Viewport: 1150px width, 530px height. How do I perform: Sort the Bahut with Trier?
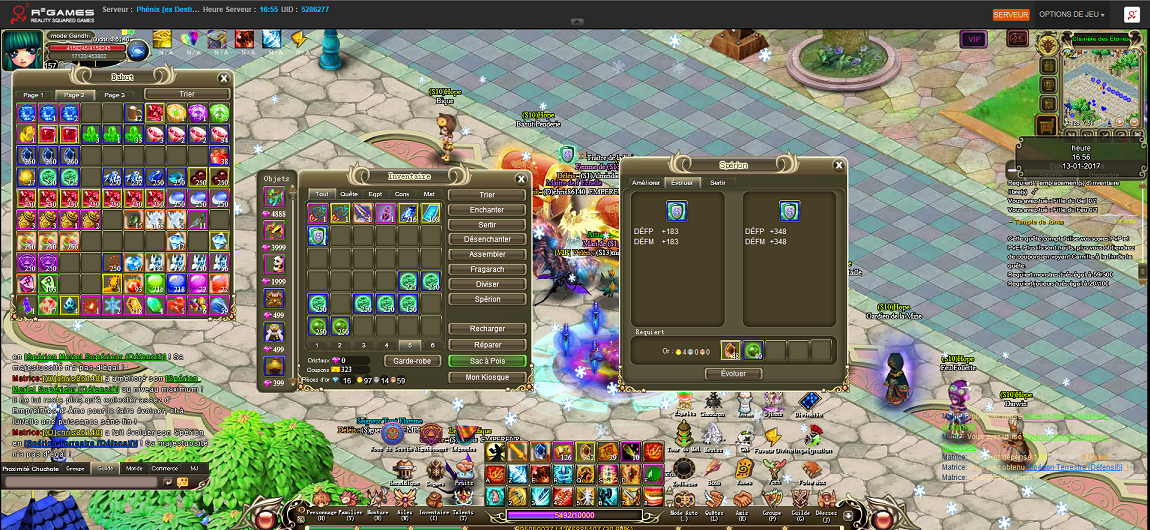(186, 94)
